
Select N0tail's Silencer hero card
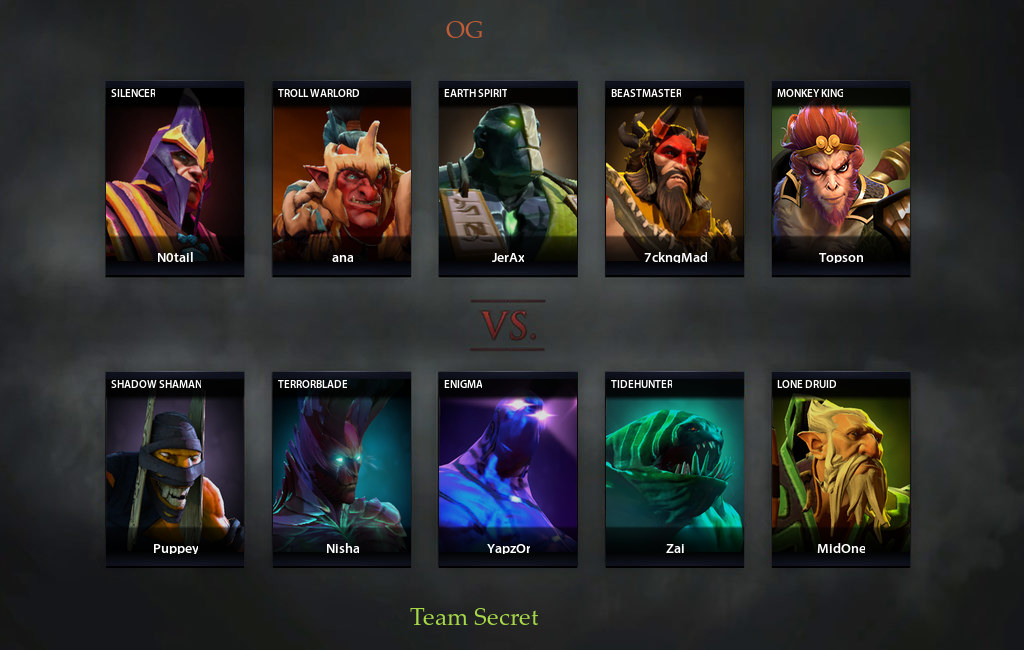pyautogui.click(x=174, y=178)
